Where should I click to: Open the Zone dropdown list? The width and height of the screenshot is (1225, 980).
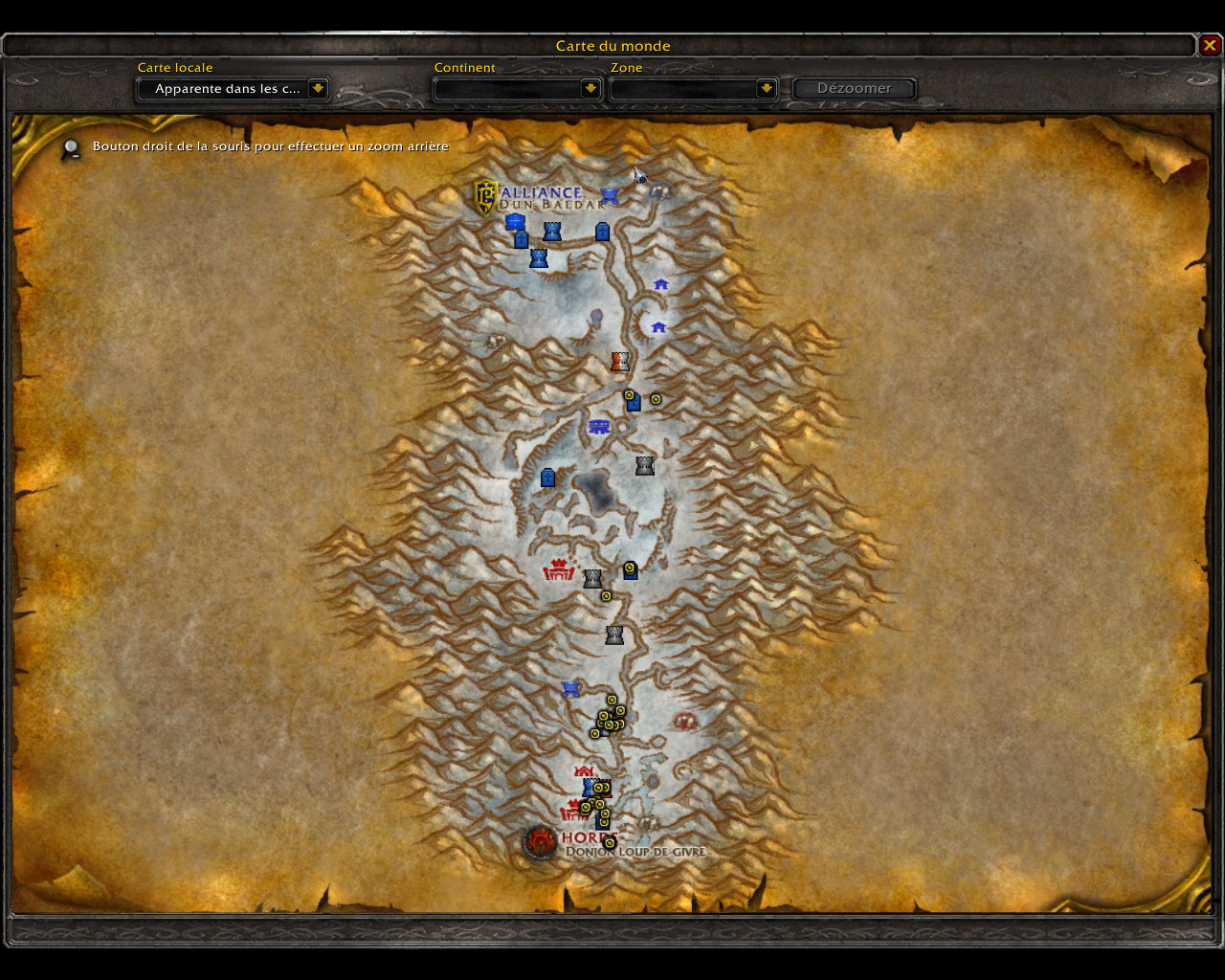click(x=766, y=89)
